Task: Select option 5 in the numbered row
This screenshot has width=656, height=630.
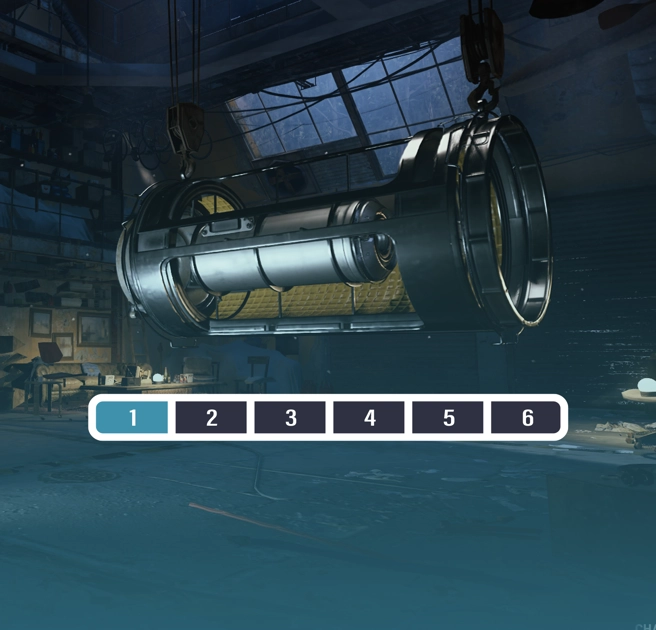Action: click(x=448, y=417)
